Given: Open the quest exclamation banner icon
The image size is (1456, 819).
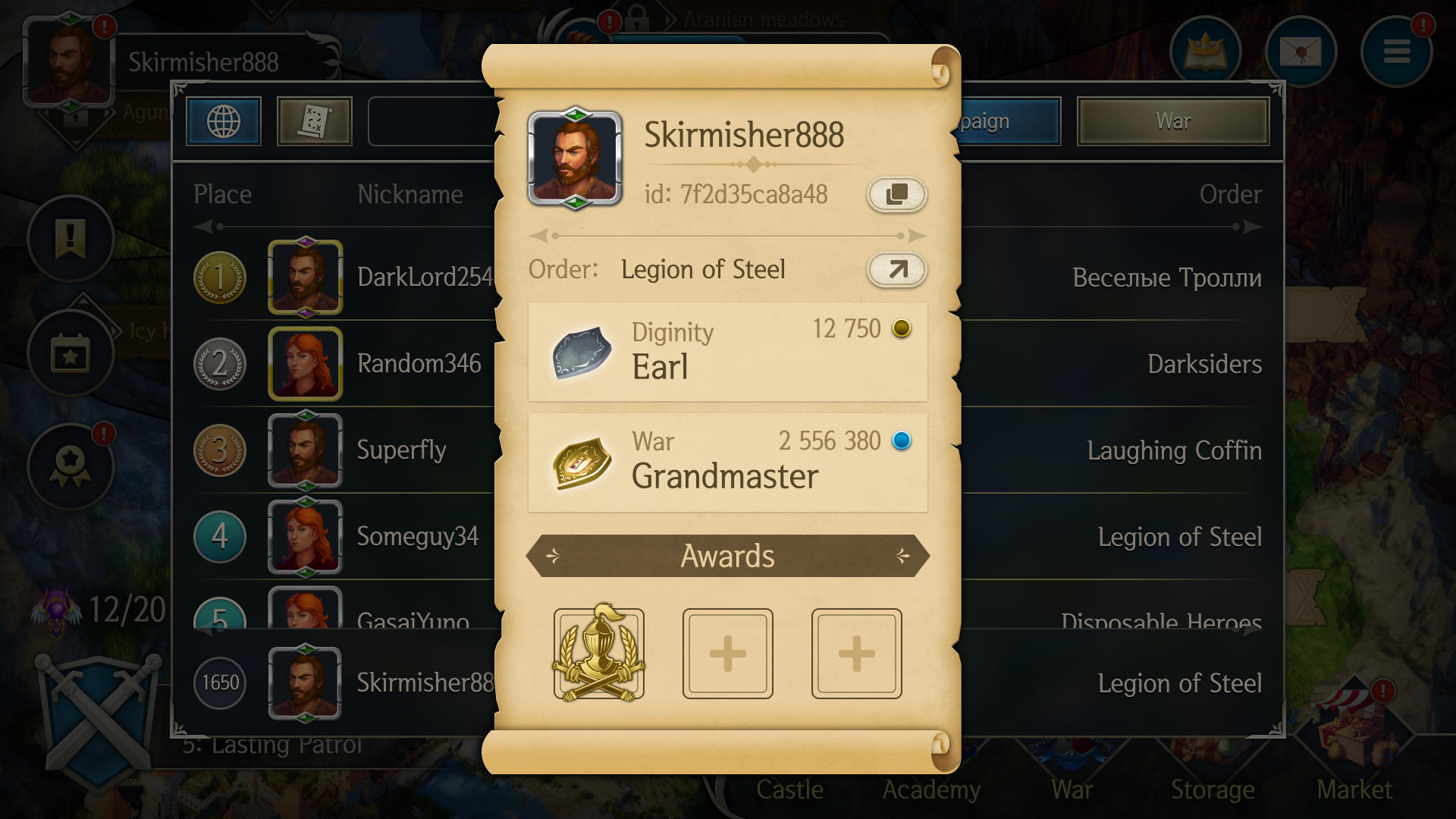Looking at the screenshot, I should pyautogui.click(x=71, y=238).
